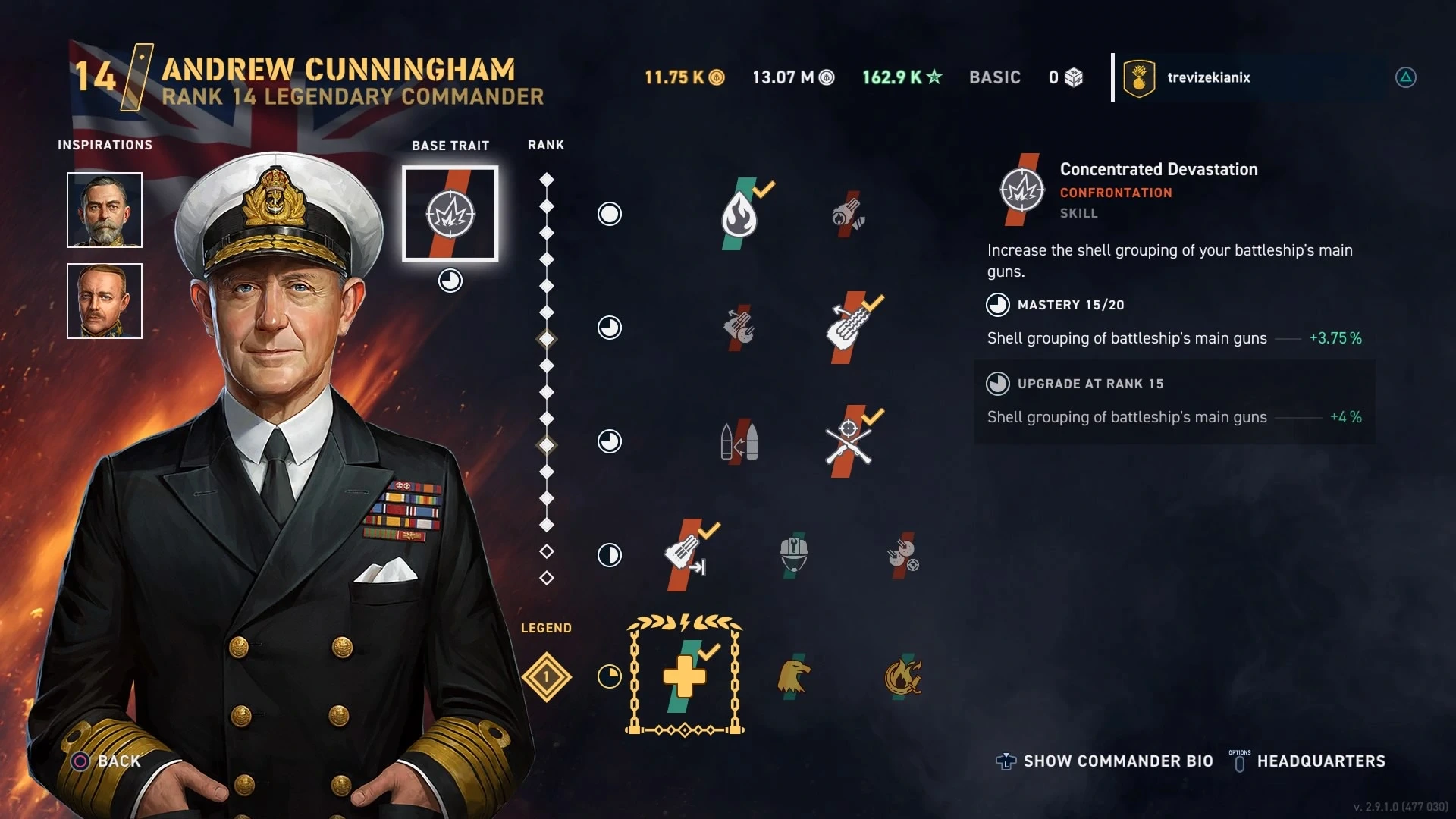This screenshot has width=1456, height=819.
Task: Pick the helmet headset skill
Action: coord(793,555)
